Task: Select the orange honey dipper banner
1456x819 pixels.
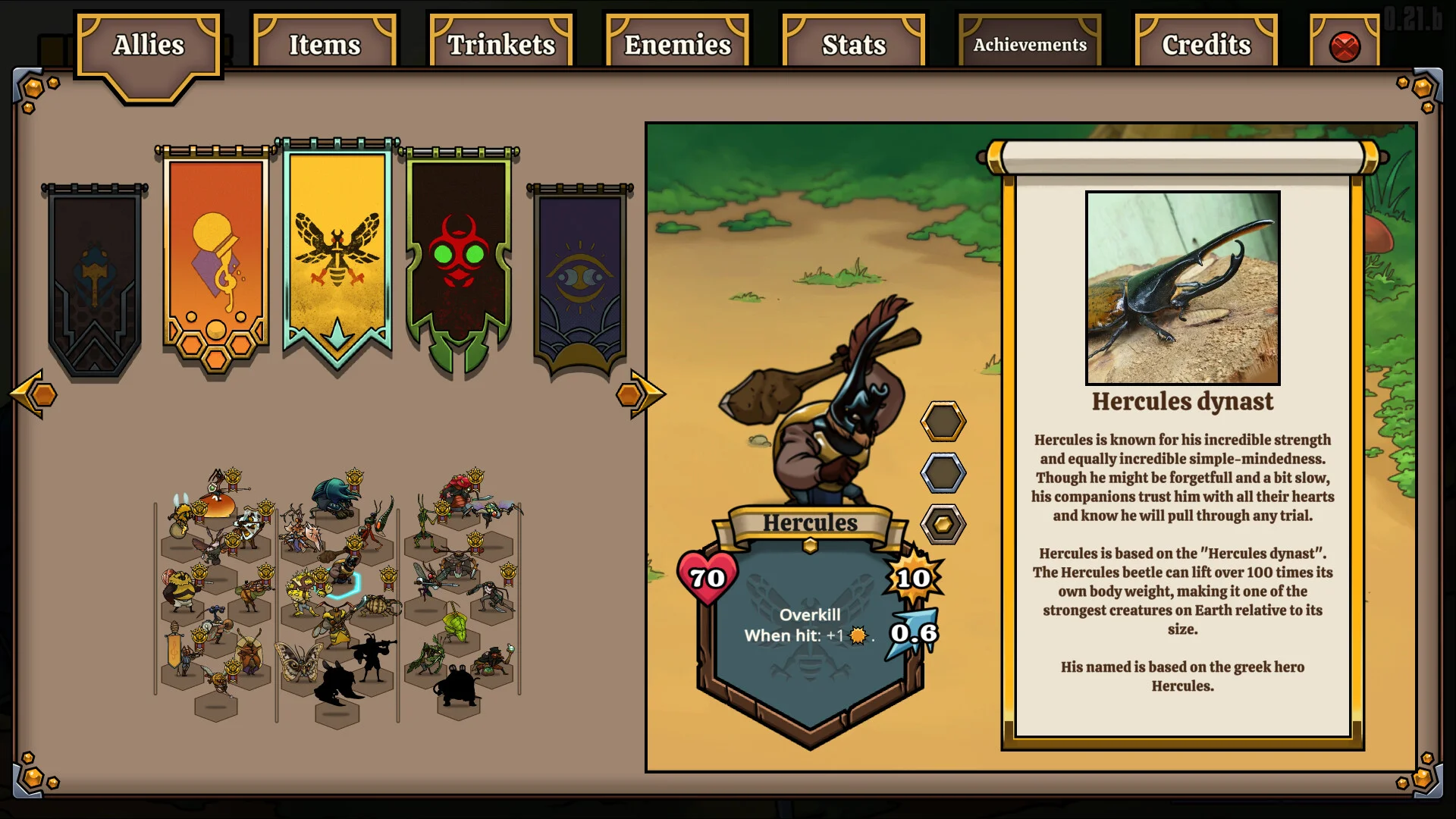Action: [x=216, y=258]
